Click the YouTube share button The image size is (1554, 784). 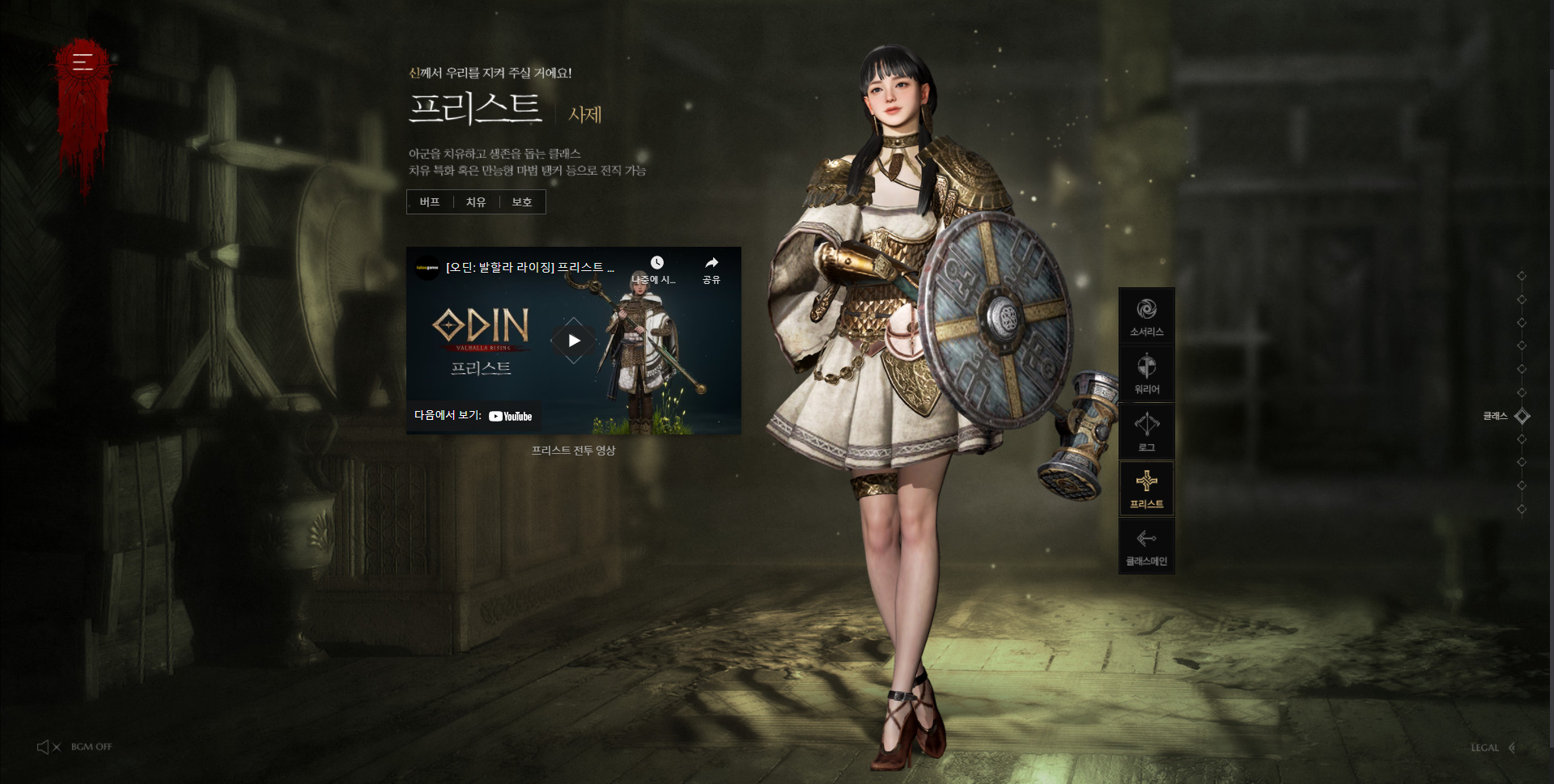[711, 269]
